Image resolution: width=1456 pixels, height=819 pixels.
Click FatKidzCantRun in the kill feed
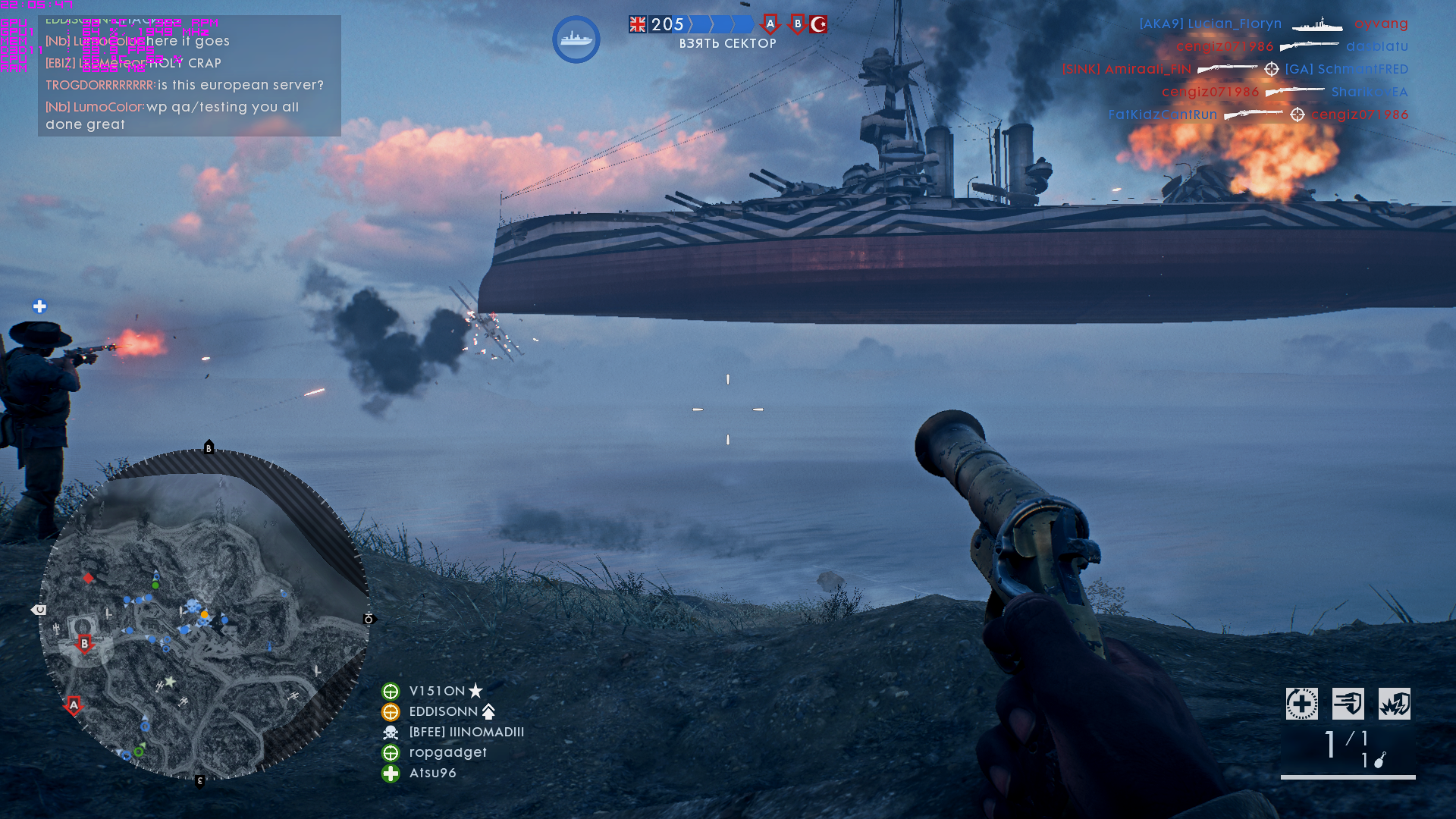1163,115
